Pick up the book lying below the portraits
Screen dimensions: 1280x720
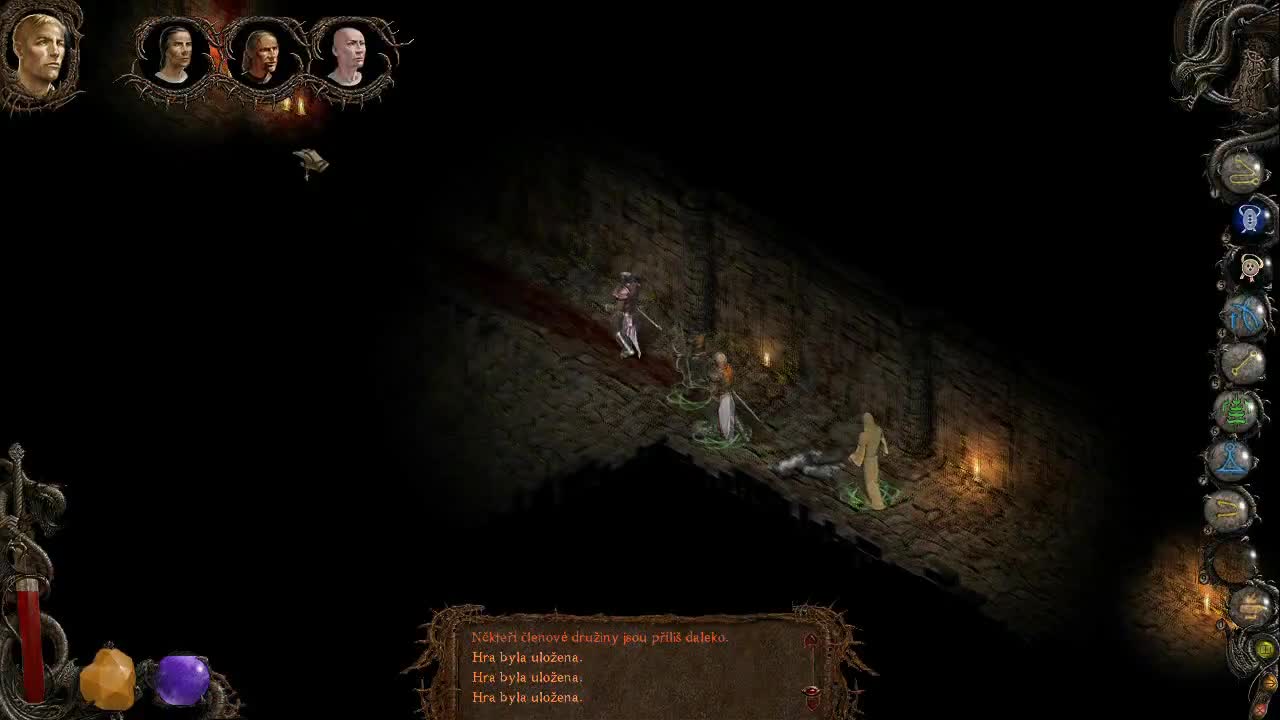[313, 162]
